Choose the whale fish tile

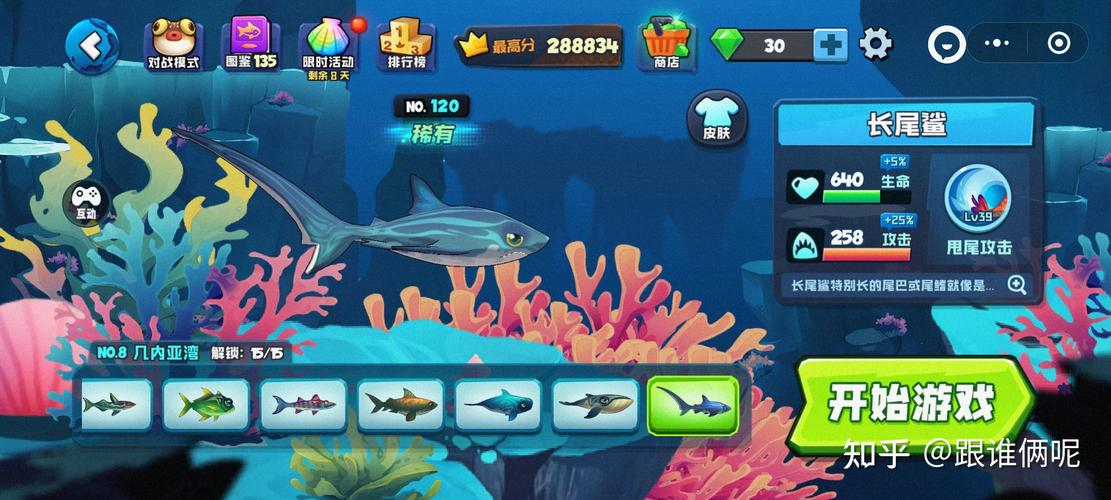tap(595, 405)
